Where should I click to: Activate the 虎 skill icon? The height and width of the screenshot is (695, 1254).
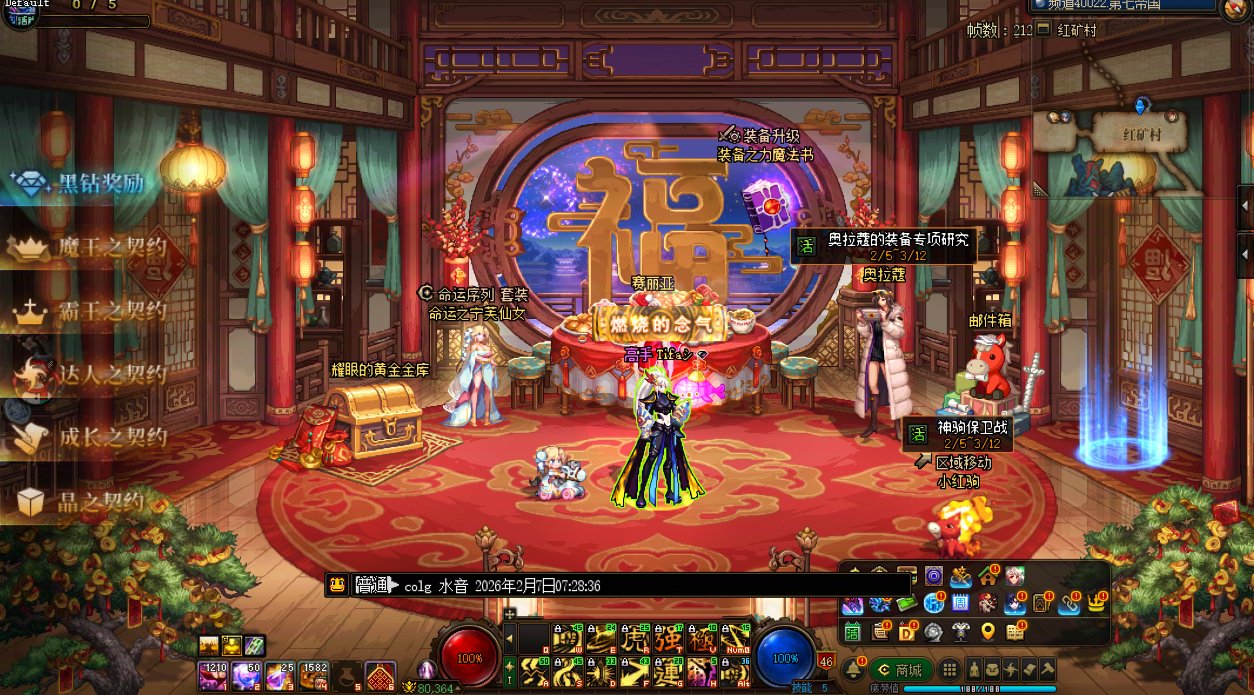pyautogui.click(x=636, y=637)
